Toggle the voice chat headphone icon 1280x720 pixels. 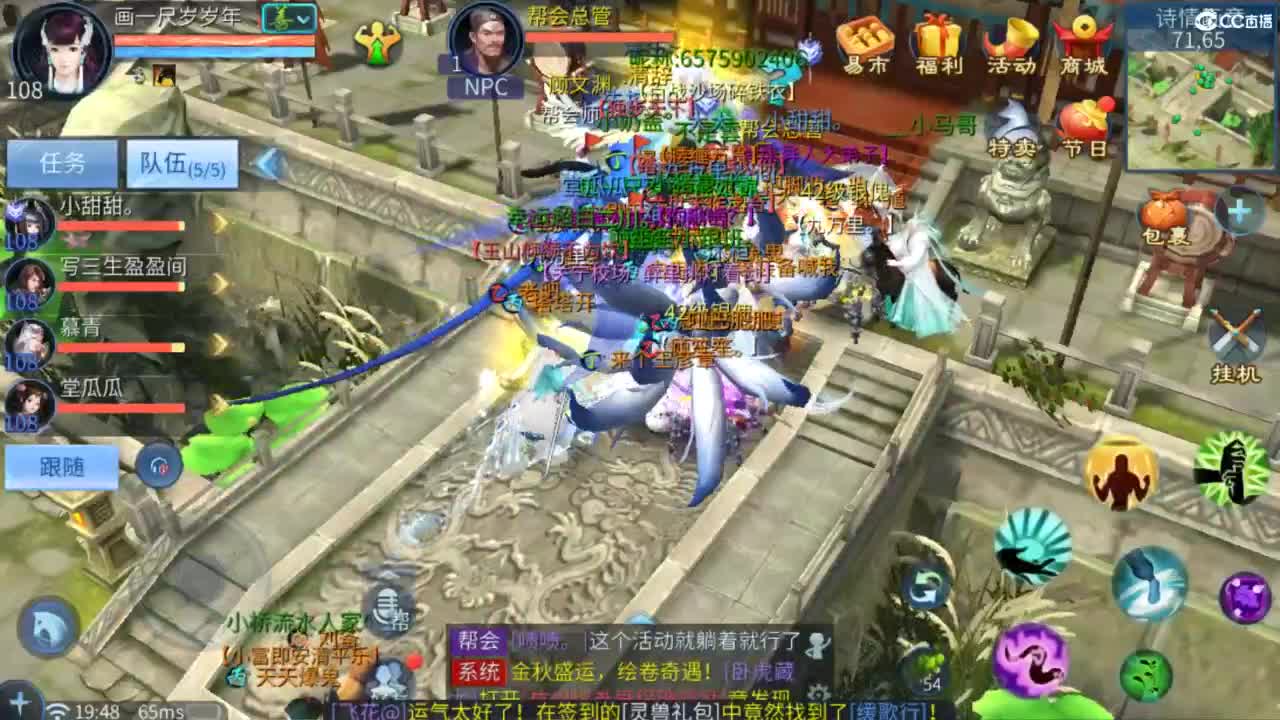pyautogui.click(x=157, y=463)
